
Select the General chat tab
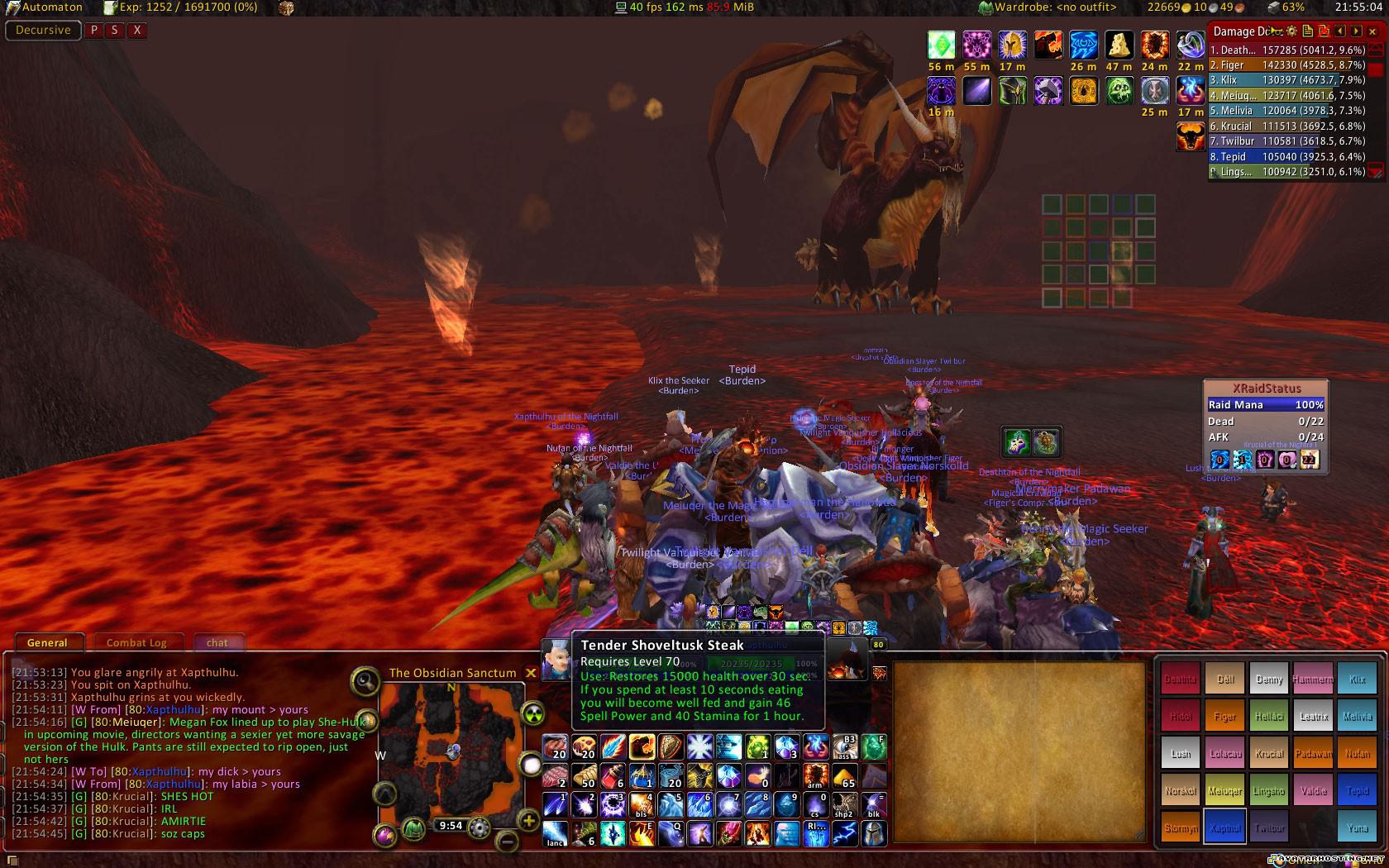(x=48, y=642)
